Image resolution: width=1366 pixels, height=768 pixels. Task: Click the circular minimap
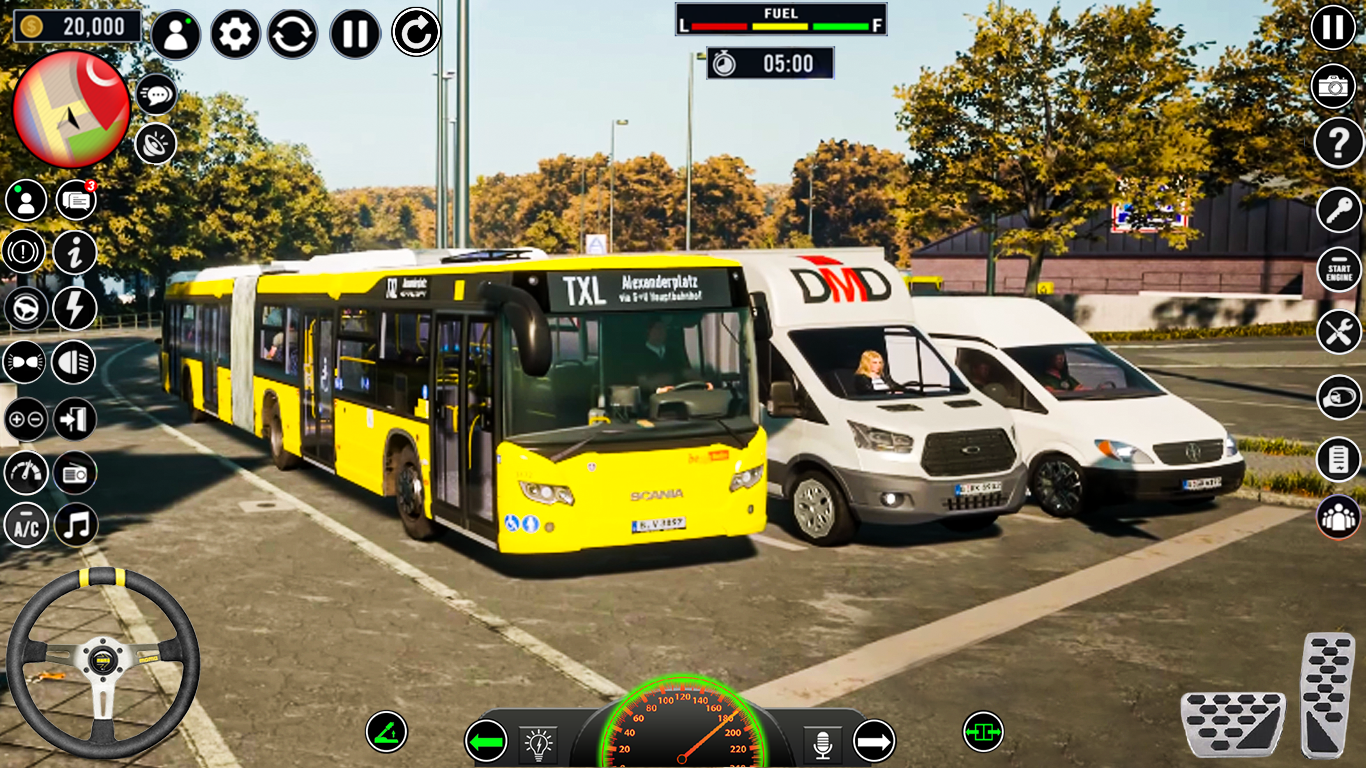(x=71, y=108)
